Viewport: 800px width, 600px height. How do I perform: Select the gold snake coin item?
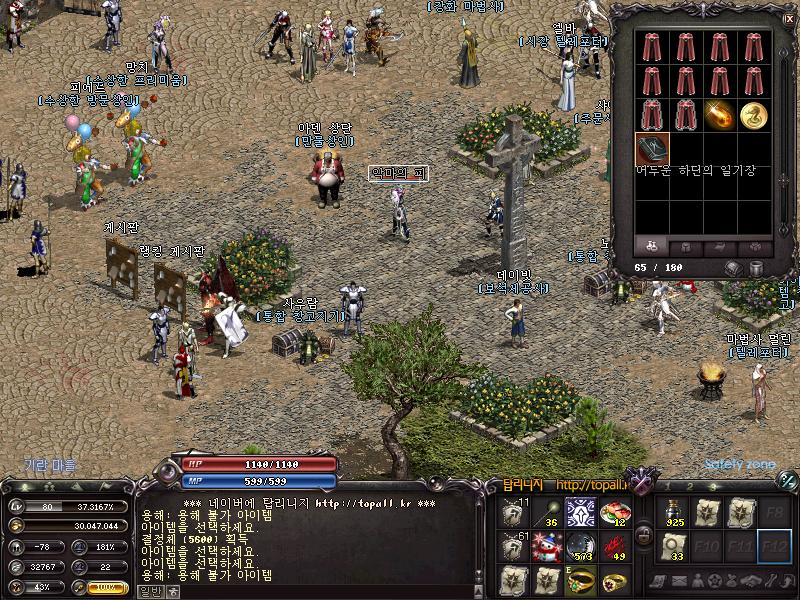coord(752,115)
